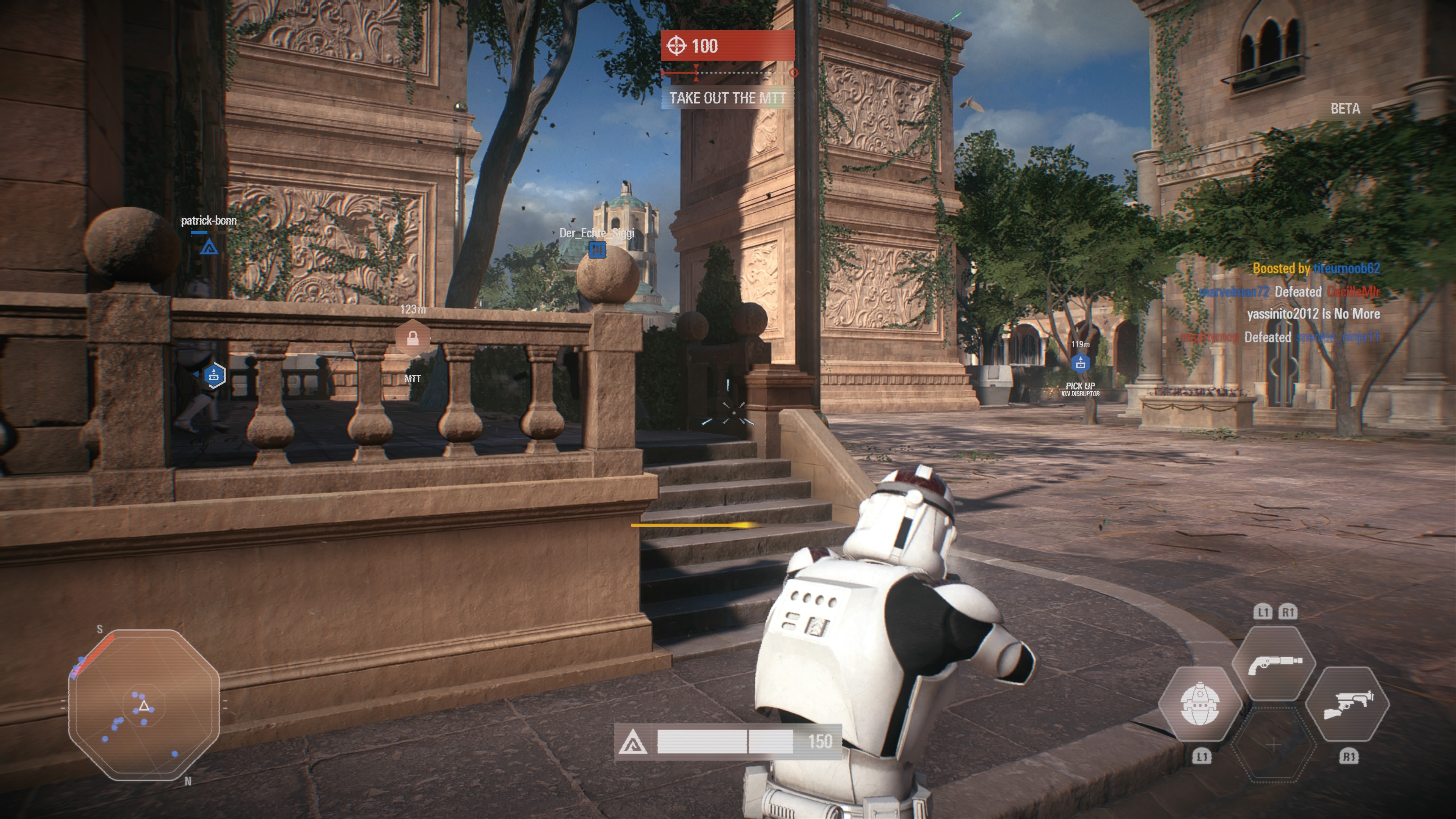1456x819 pixels.
Task: Click Der_Echte_Siggi's teammate marker
Action: [597, 249]
